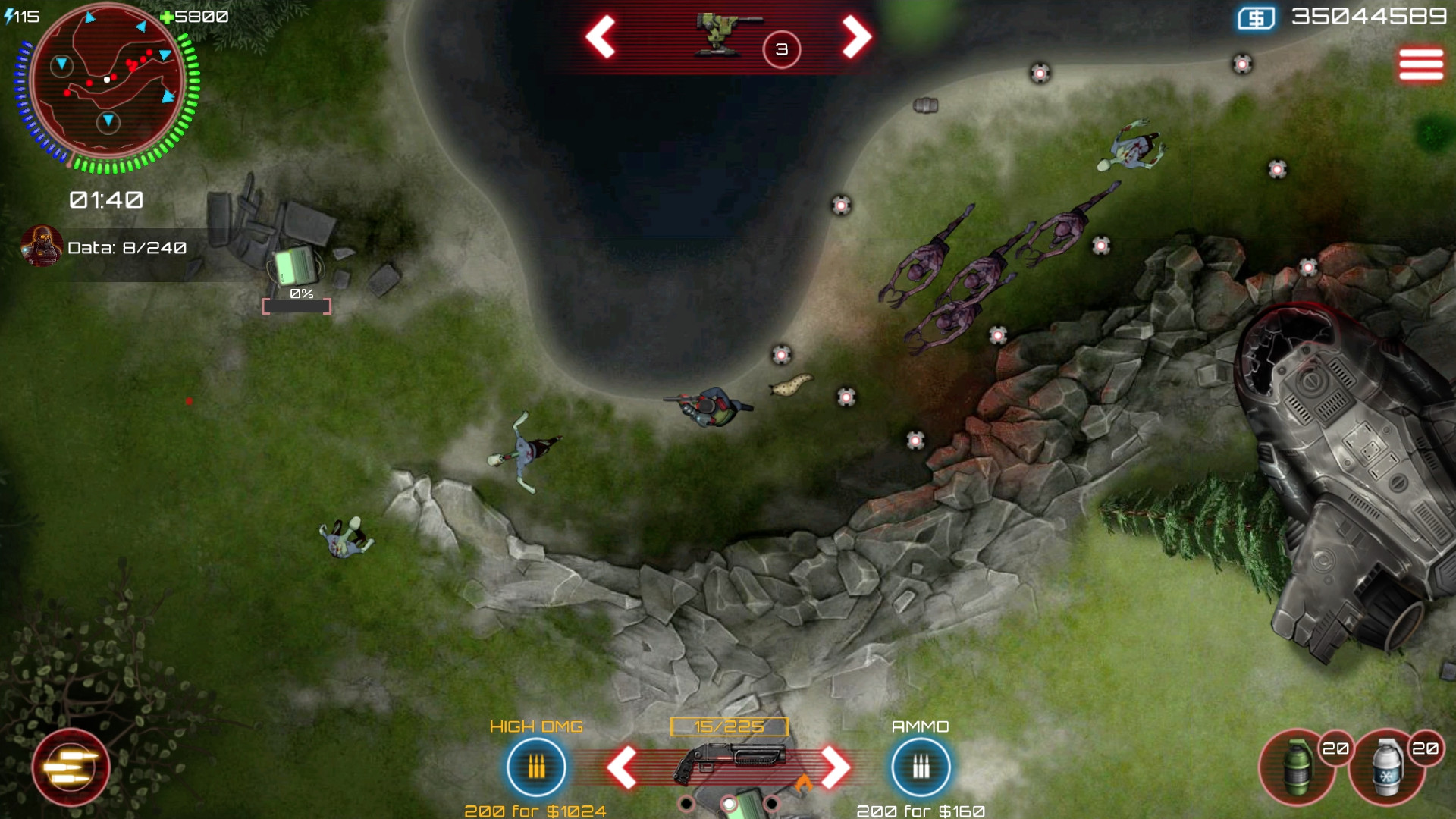Image resolution: width=1456 pixels, height=819 pixels.
Task: Click the 15/225 ammo counter
Action: [729, 725]
